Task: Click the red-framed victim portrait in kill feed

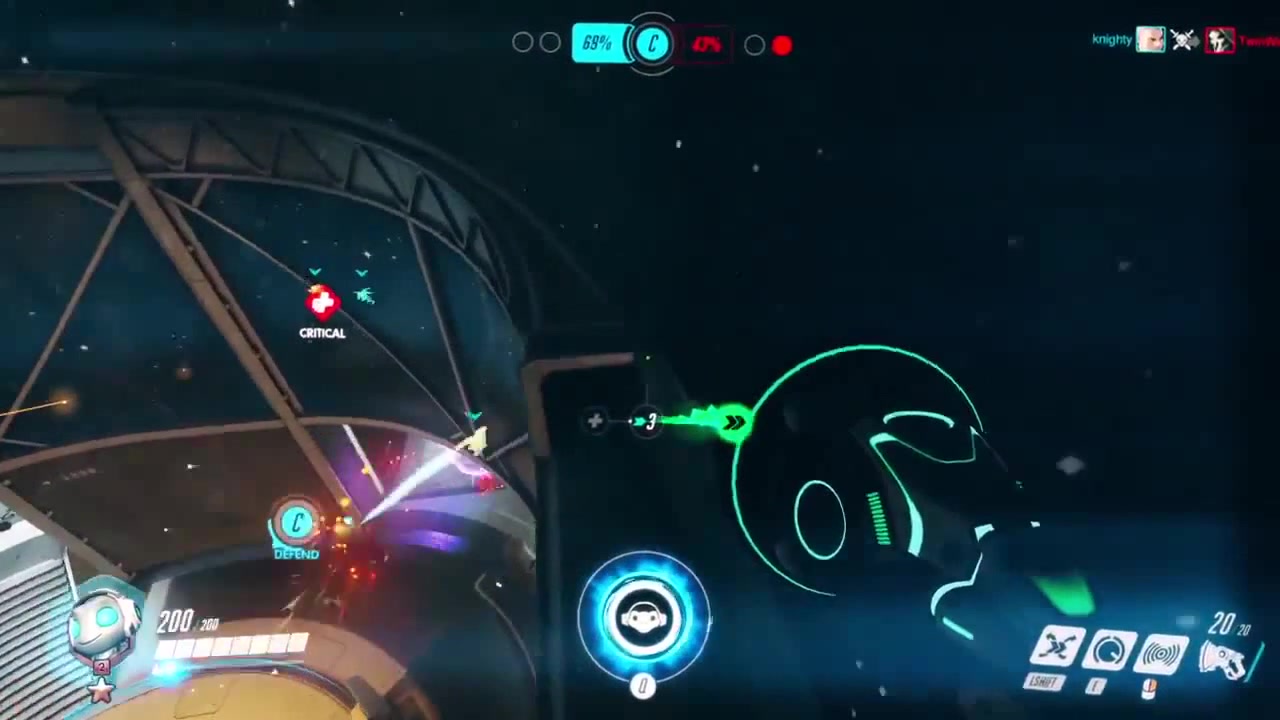Action: pyautogui.click(x=1219, y=40)
